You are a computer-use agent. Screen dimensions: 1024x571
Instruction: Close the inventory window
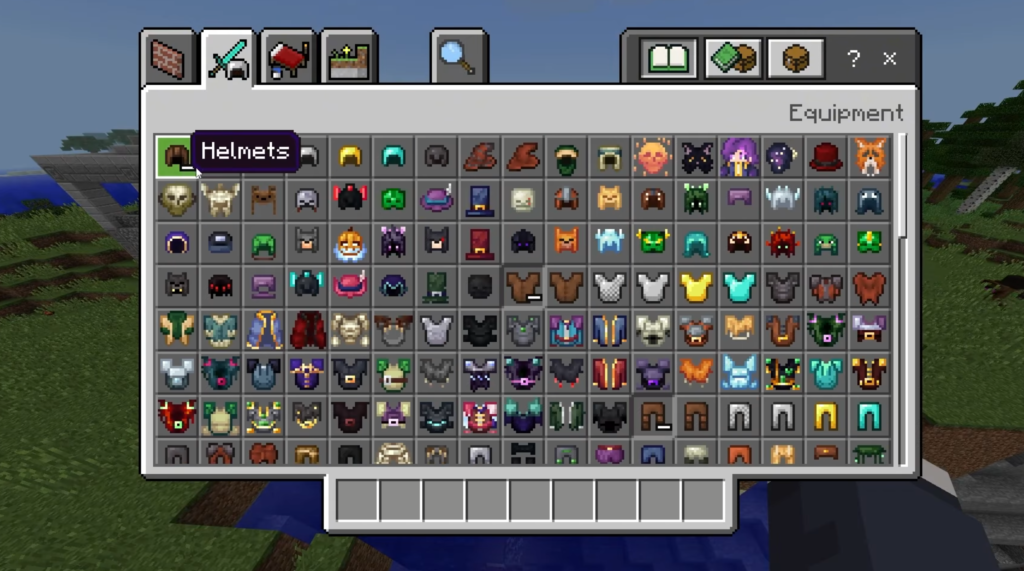pyautogui.click(x=889, y=58)
